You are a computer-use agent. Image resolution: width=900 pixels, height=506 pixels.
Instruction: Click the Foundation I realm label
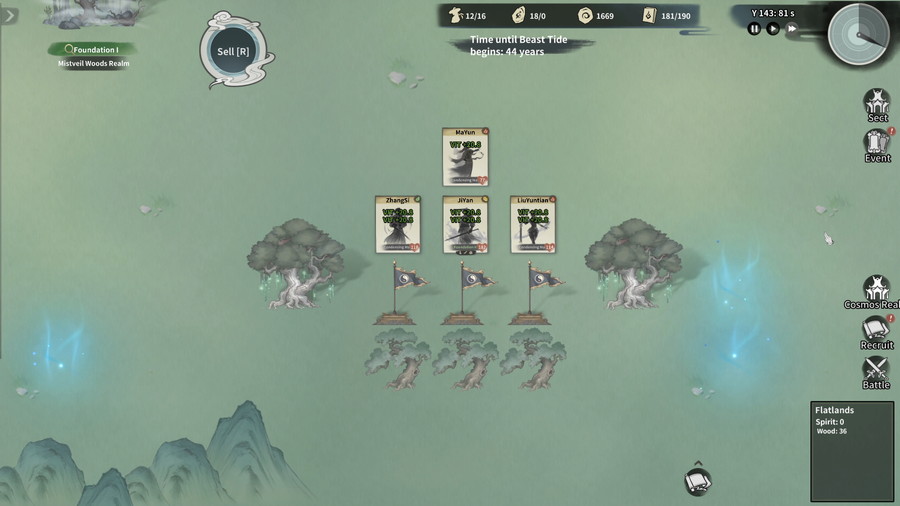pos(93,49)
